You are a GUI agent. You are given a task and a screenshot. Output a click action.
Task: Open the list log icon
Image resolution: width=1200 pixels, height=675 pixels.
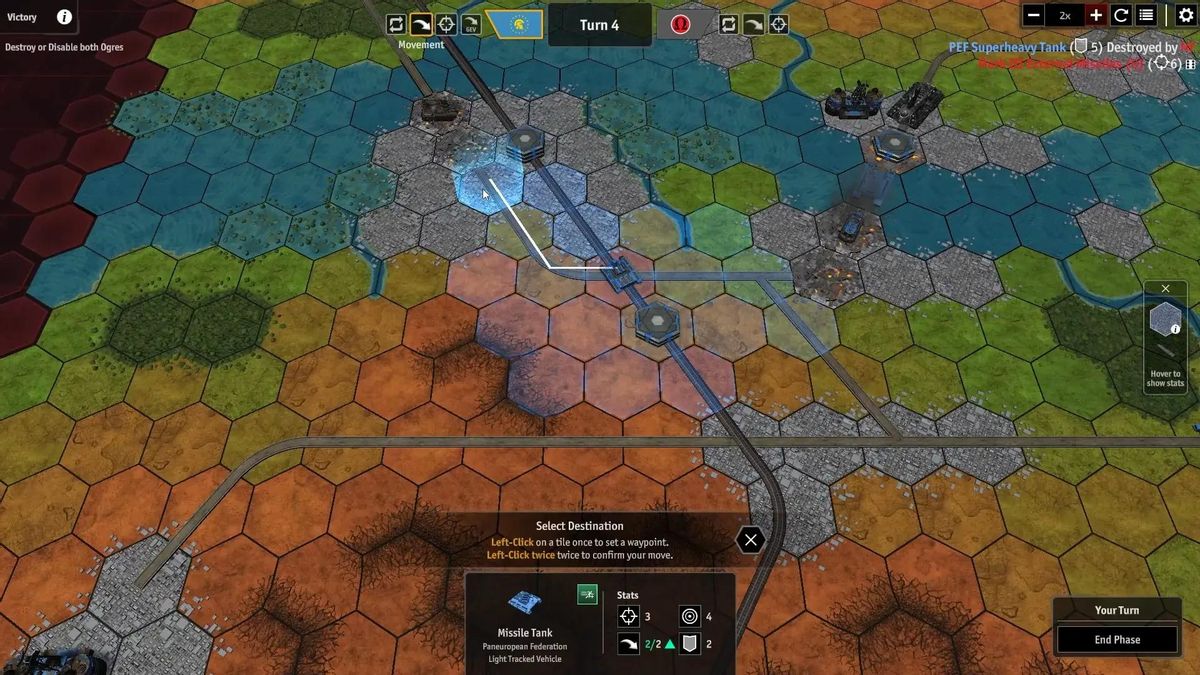pyautogui.click(x=1147, y=15)
